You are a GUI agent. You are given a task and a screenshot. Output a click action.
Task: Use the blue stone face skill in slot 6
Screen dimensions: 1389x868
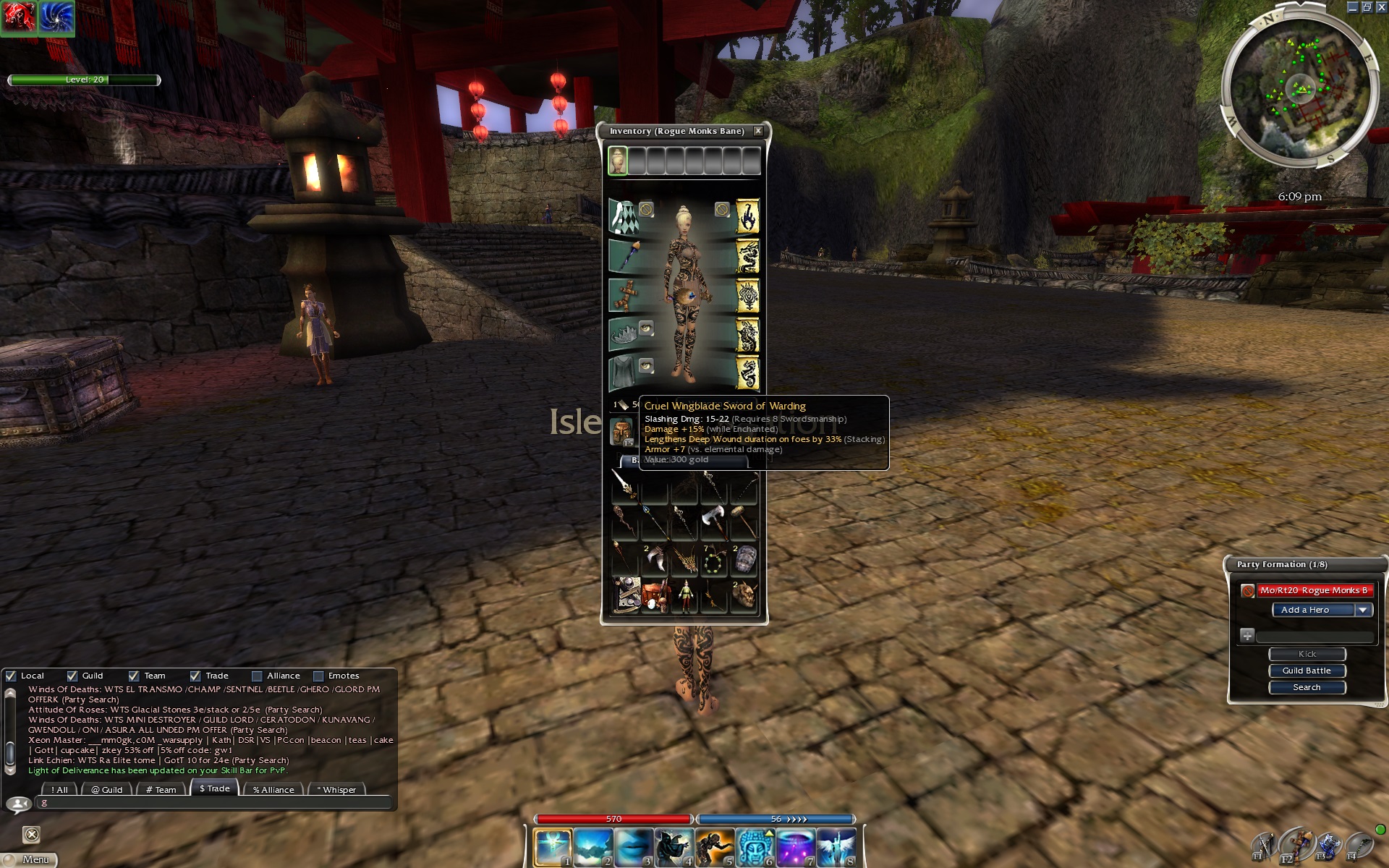tap(755, 847)
